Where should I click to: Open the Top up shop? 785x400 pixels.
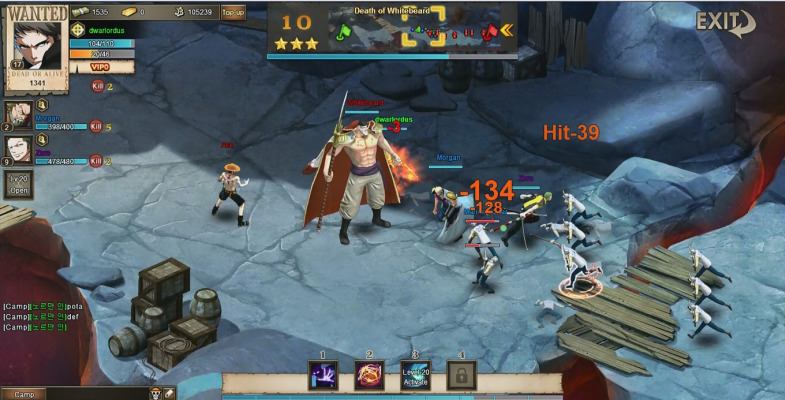(233, 13)
